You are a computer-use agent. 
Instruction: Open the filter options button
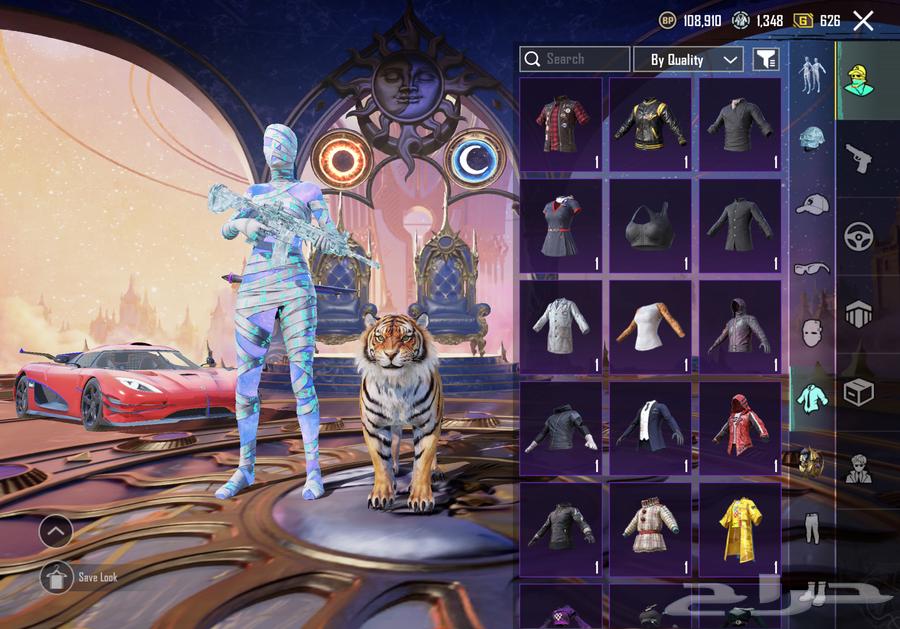[766, 59]
